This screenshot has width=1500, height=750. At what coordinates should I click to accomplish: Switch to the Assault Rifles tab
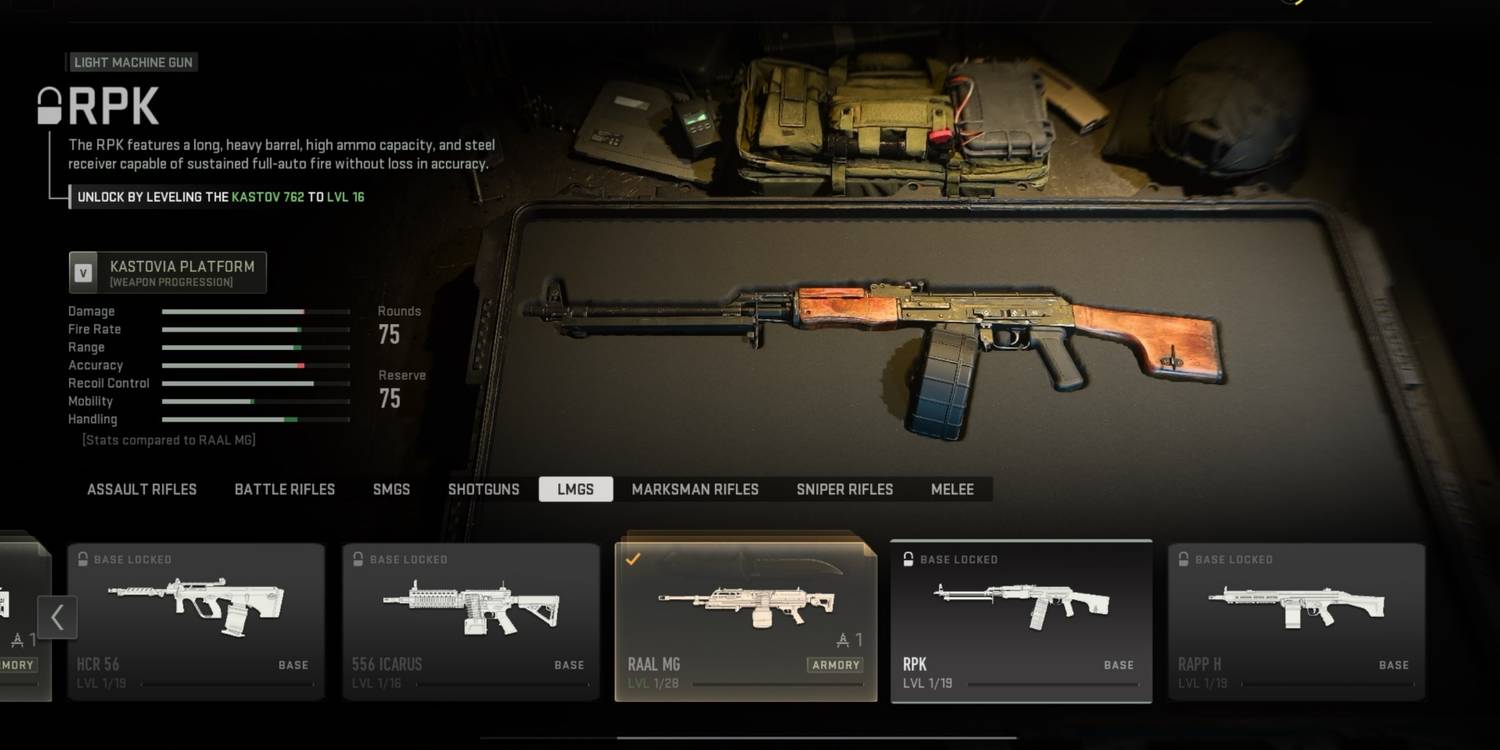click(142, 489)
